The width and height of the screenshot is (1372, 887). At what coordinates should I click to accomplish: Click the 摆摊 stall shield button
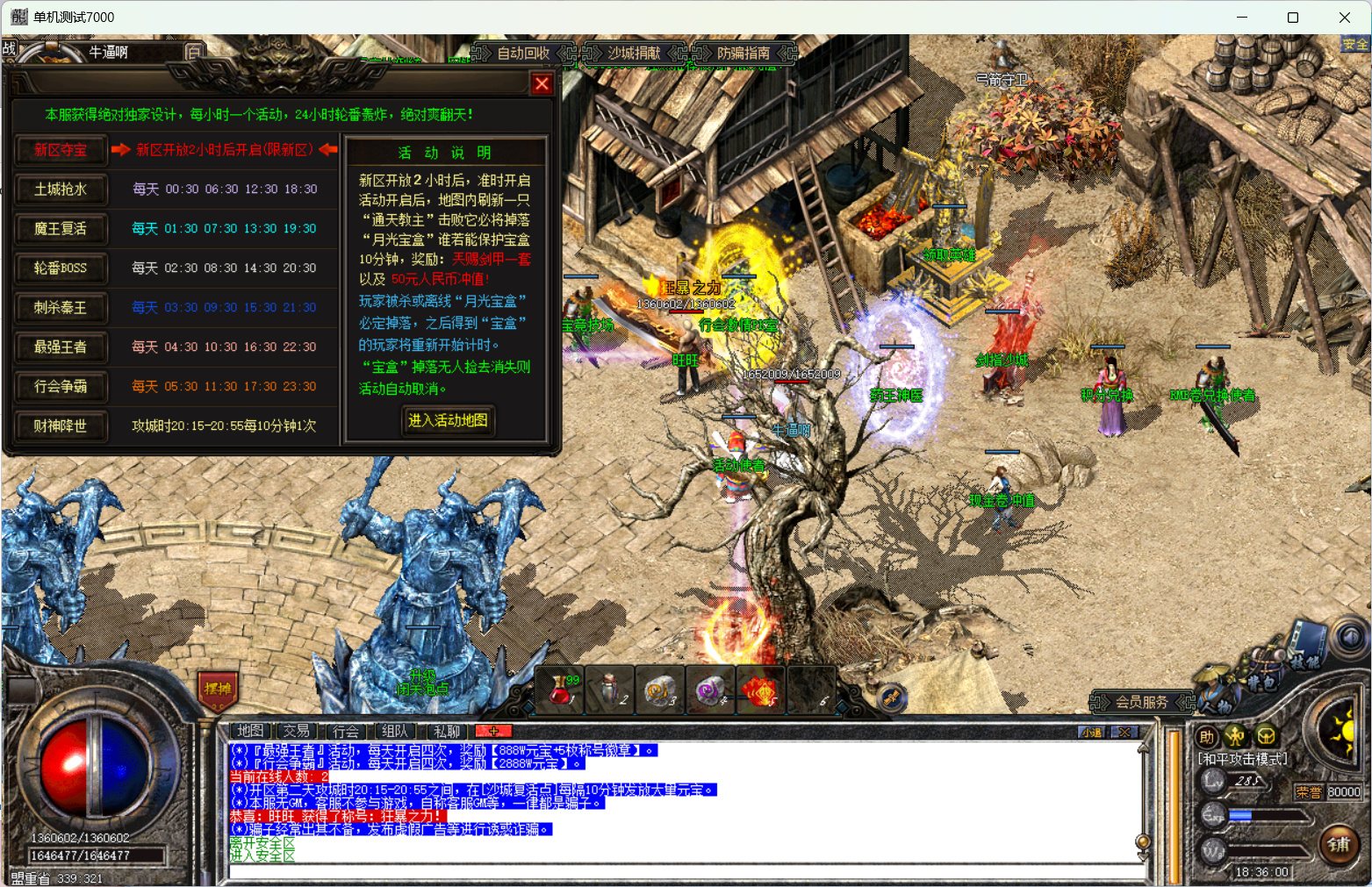(x=218, y=690)
